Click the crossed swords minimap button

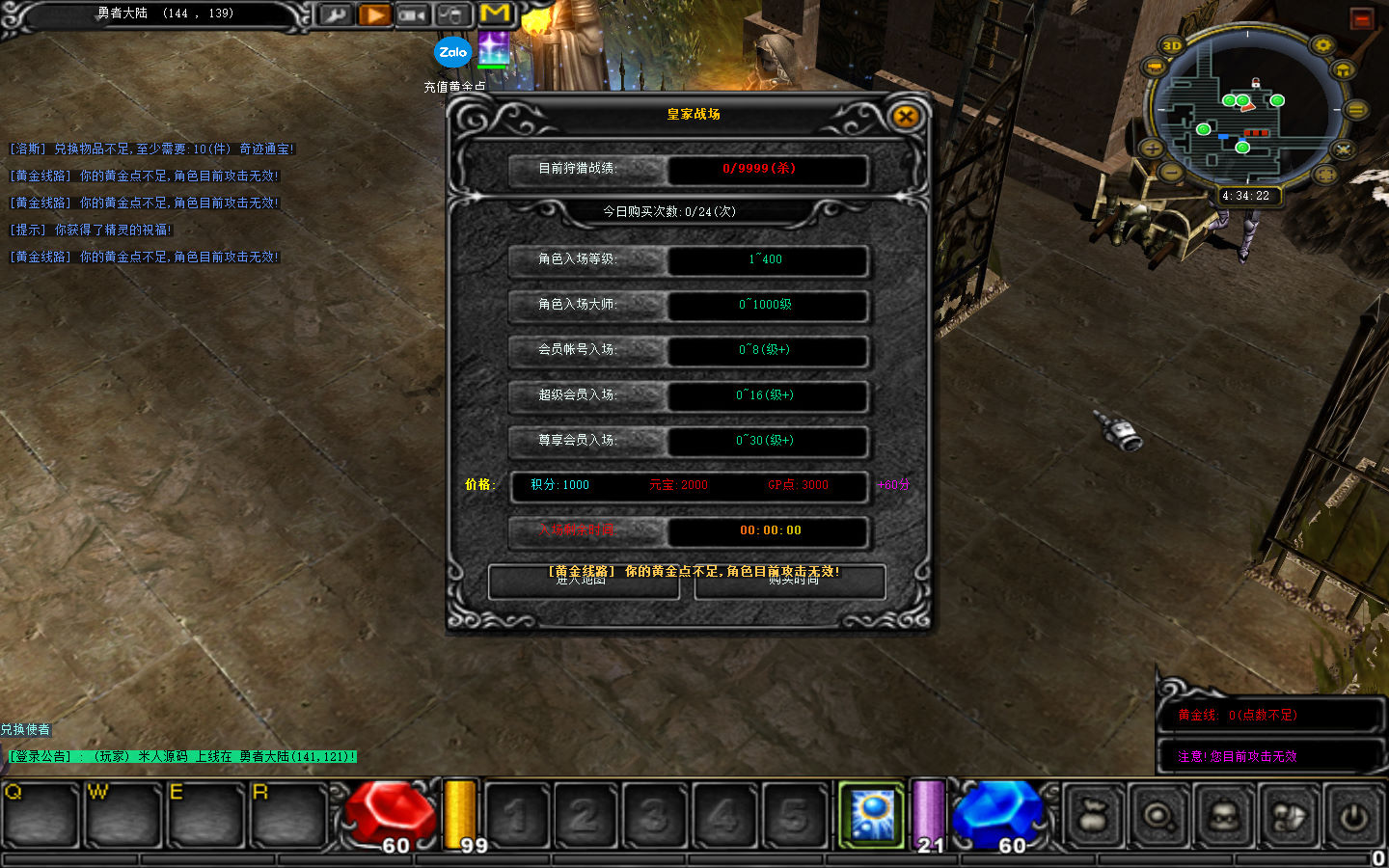click(1343, 149)
